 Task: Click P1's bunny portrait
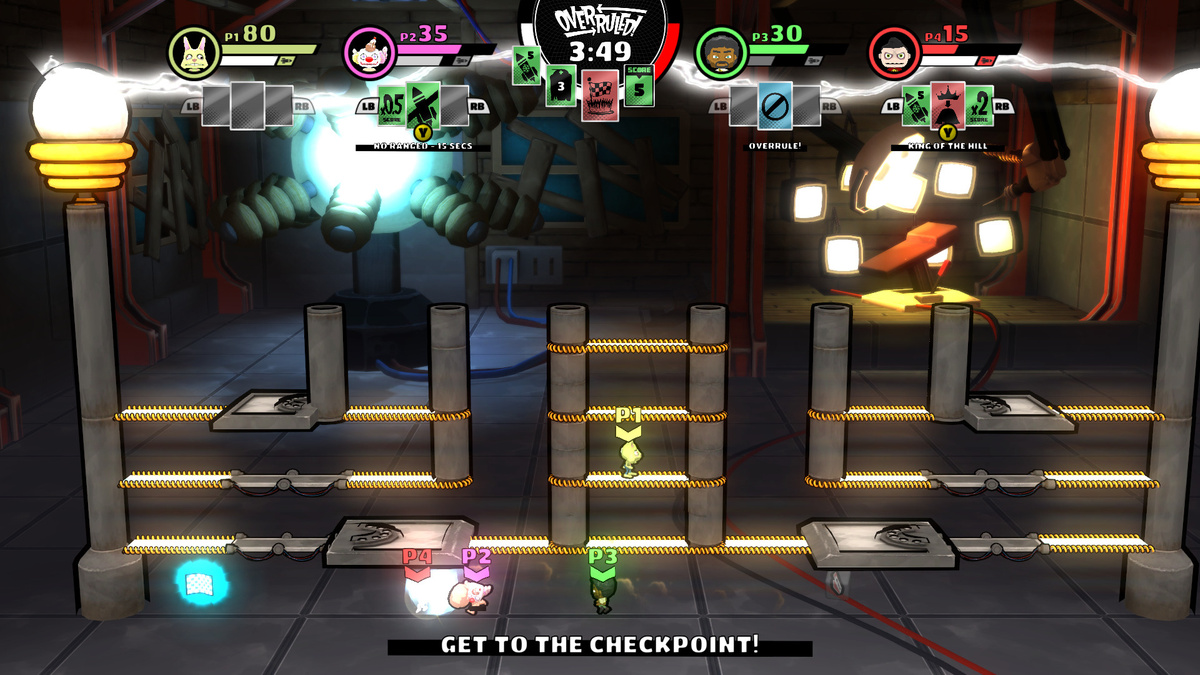point(191,50)
